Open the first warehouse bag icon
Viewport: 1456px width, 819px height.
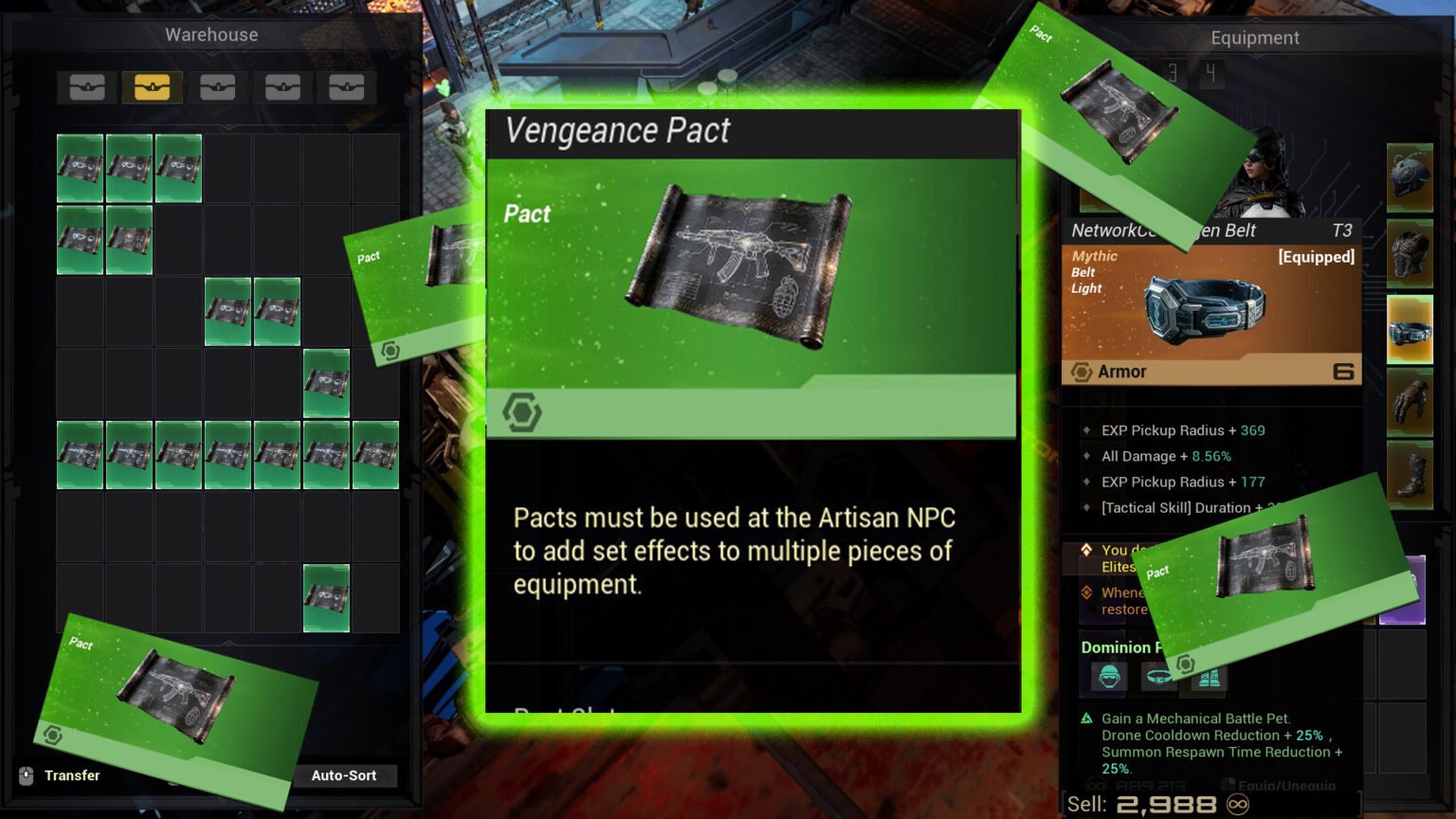(86, 87)
